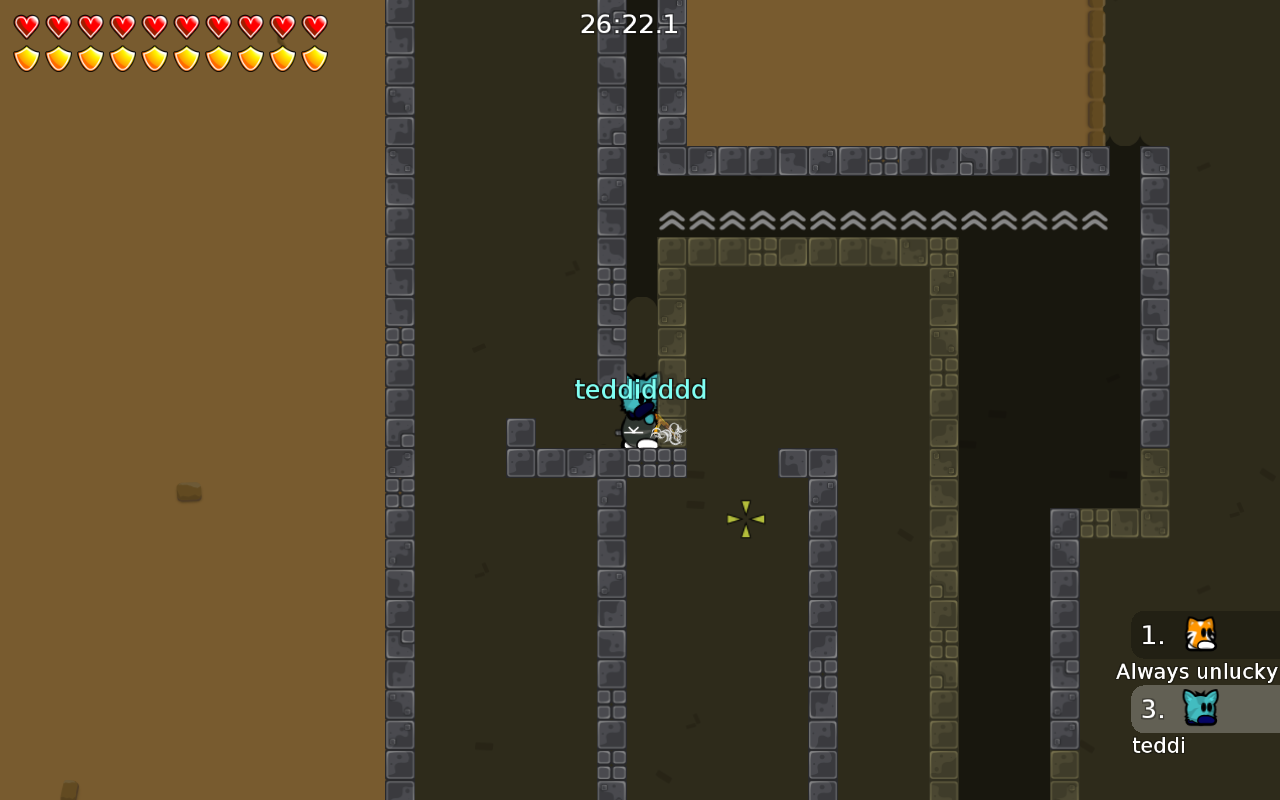Click the rightmost white chevron arrow
This screenshot has width=1280, height=800.
(1093, 218)
